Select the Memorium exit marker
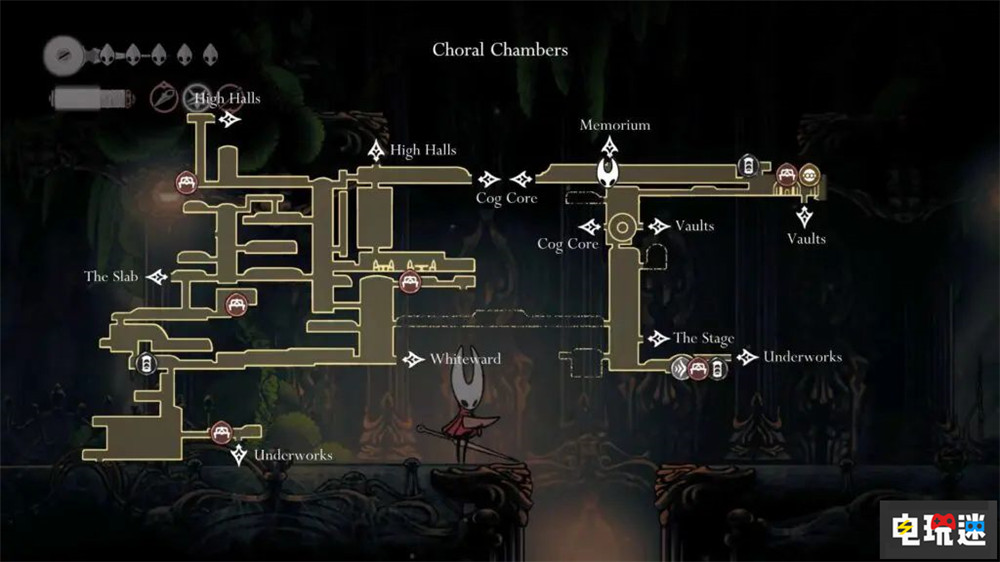The image size is (1000, 562). (609, 145)
